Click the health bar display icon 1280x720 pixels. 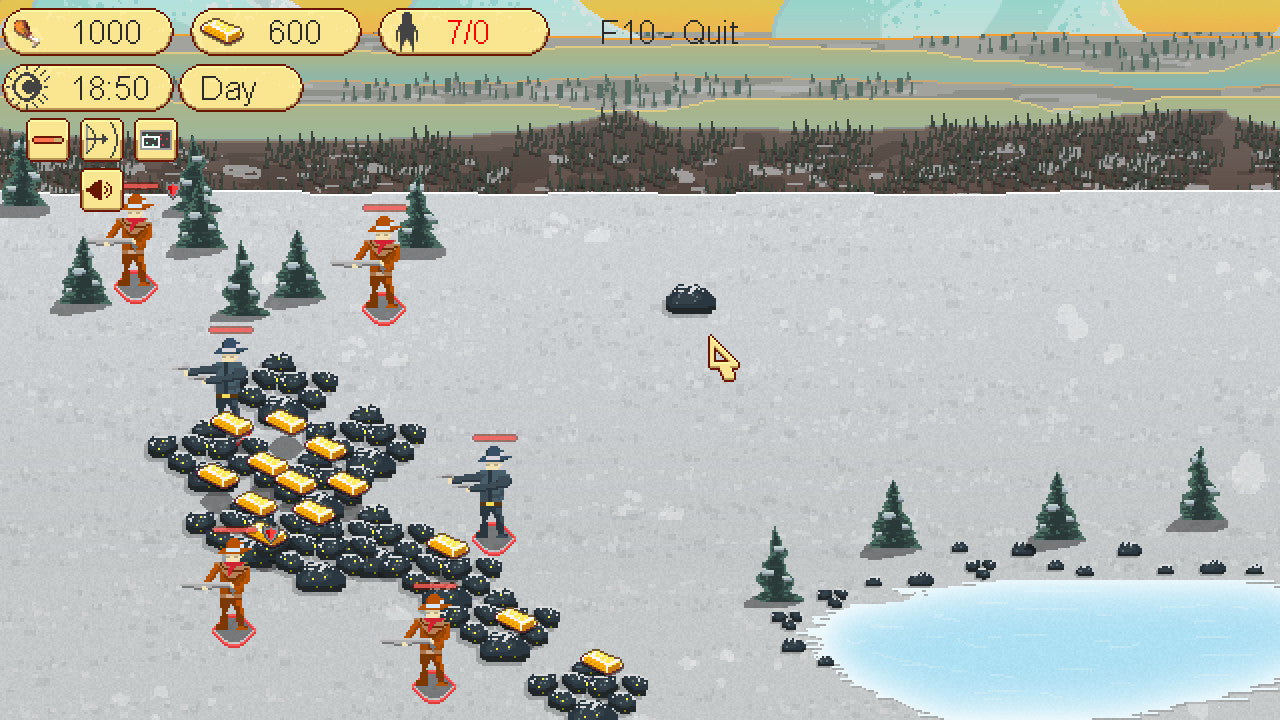point(48,140)
